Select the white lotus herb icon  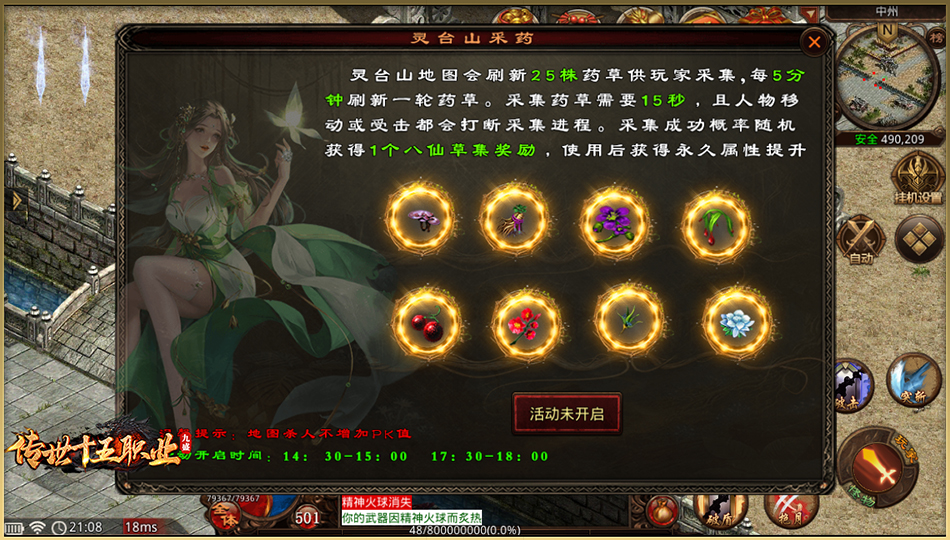point(737,323)
